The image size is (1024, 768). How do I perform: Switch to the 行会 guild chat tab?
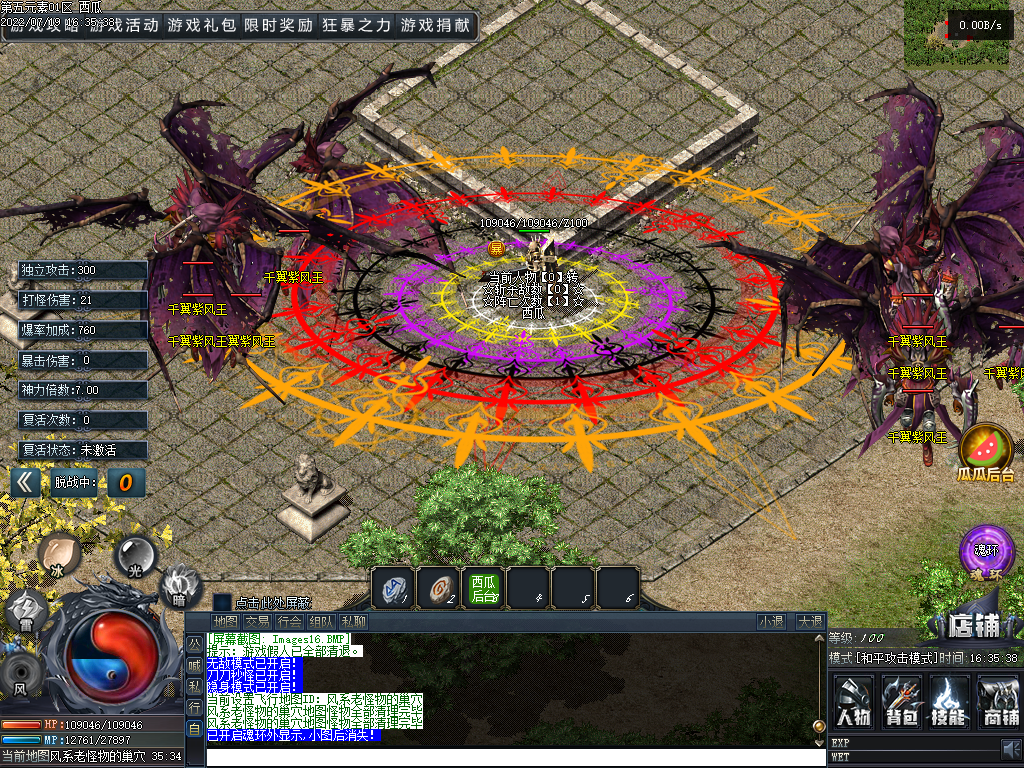(x=289, y=621)
